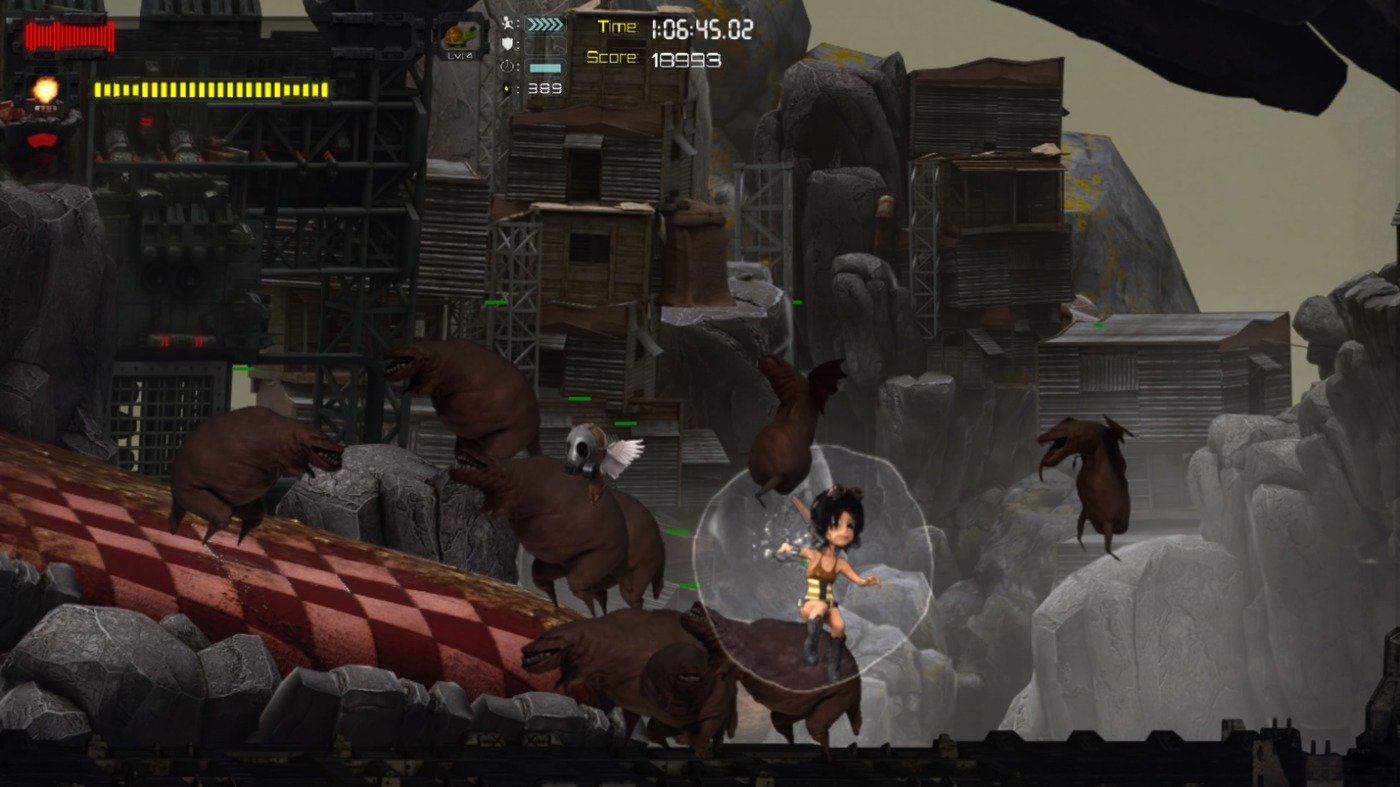Click the Time label in the HUD

pyautogui.click(x=619, y=26)
